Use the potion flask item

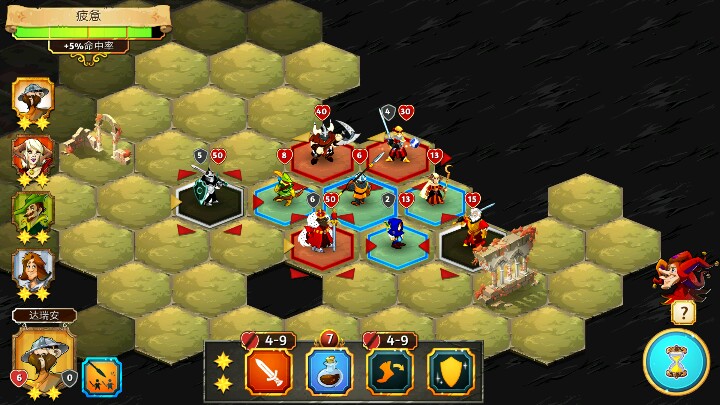[x=330, y=370]
